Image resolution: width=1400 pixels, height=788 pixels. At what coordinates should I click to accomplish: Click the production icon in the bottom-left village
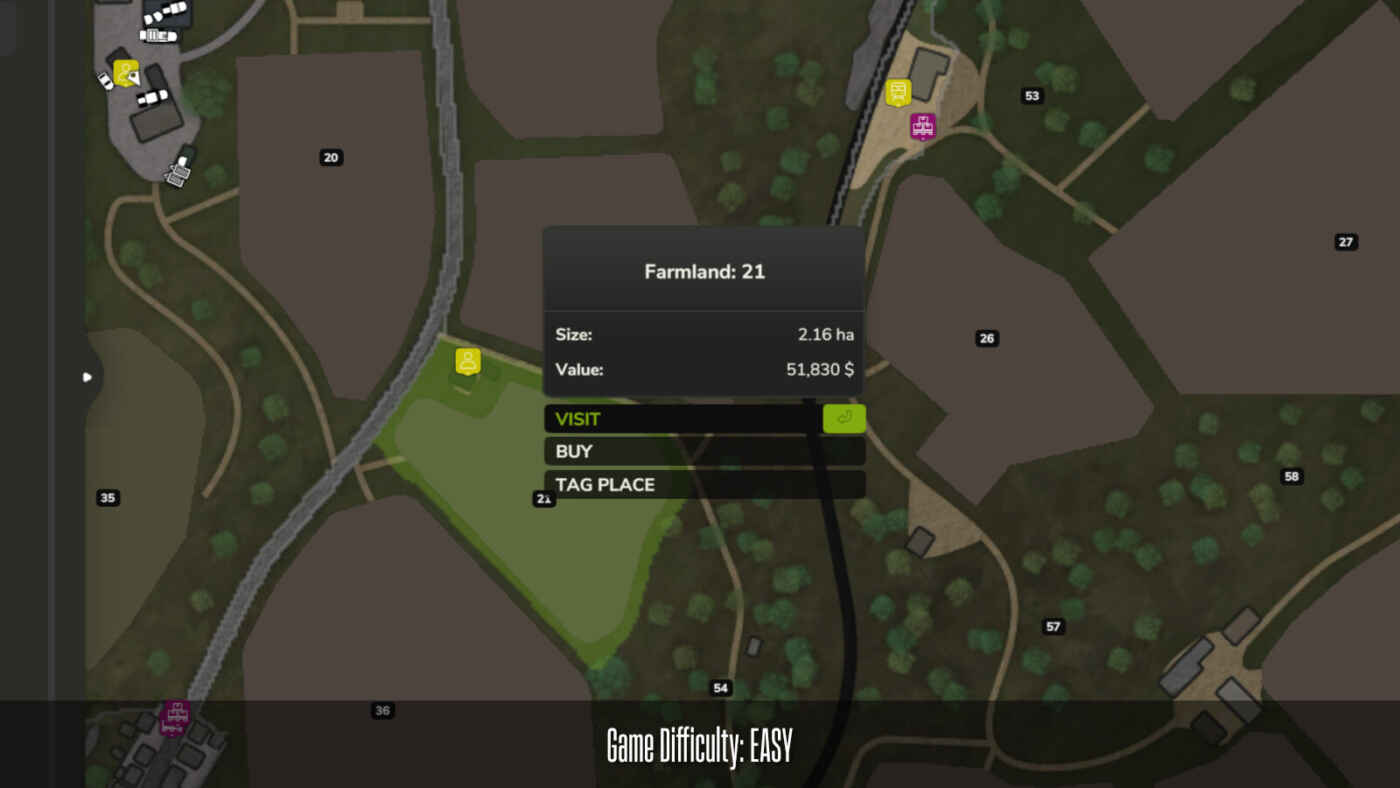click(x=172, y=718)
